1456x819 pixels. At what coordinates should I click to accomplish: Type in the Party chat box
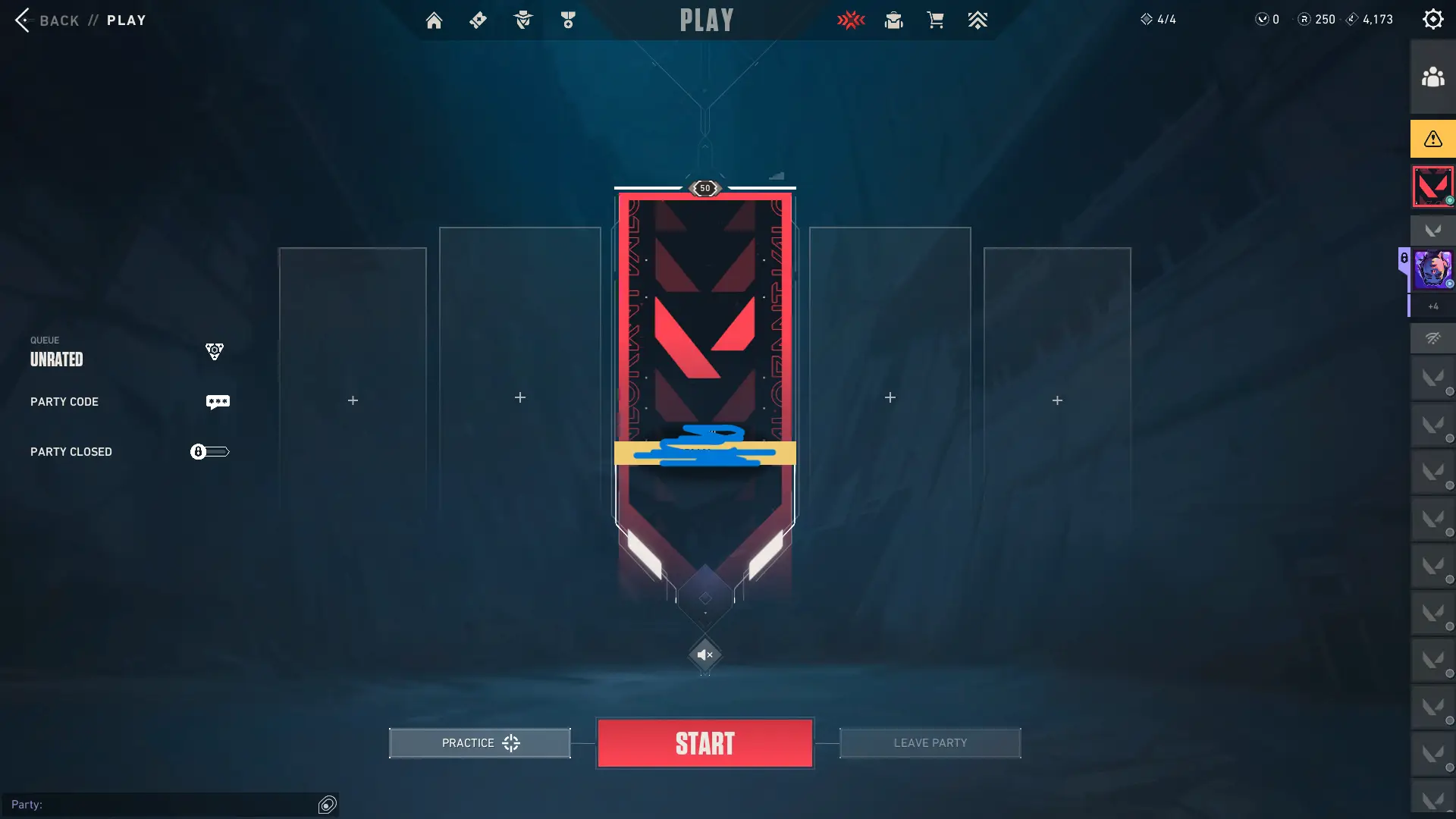[x=159, y=805]
